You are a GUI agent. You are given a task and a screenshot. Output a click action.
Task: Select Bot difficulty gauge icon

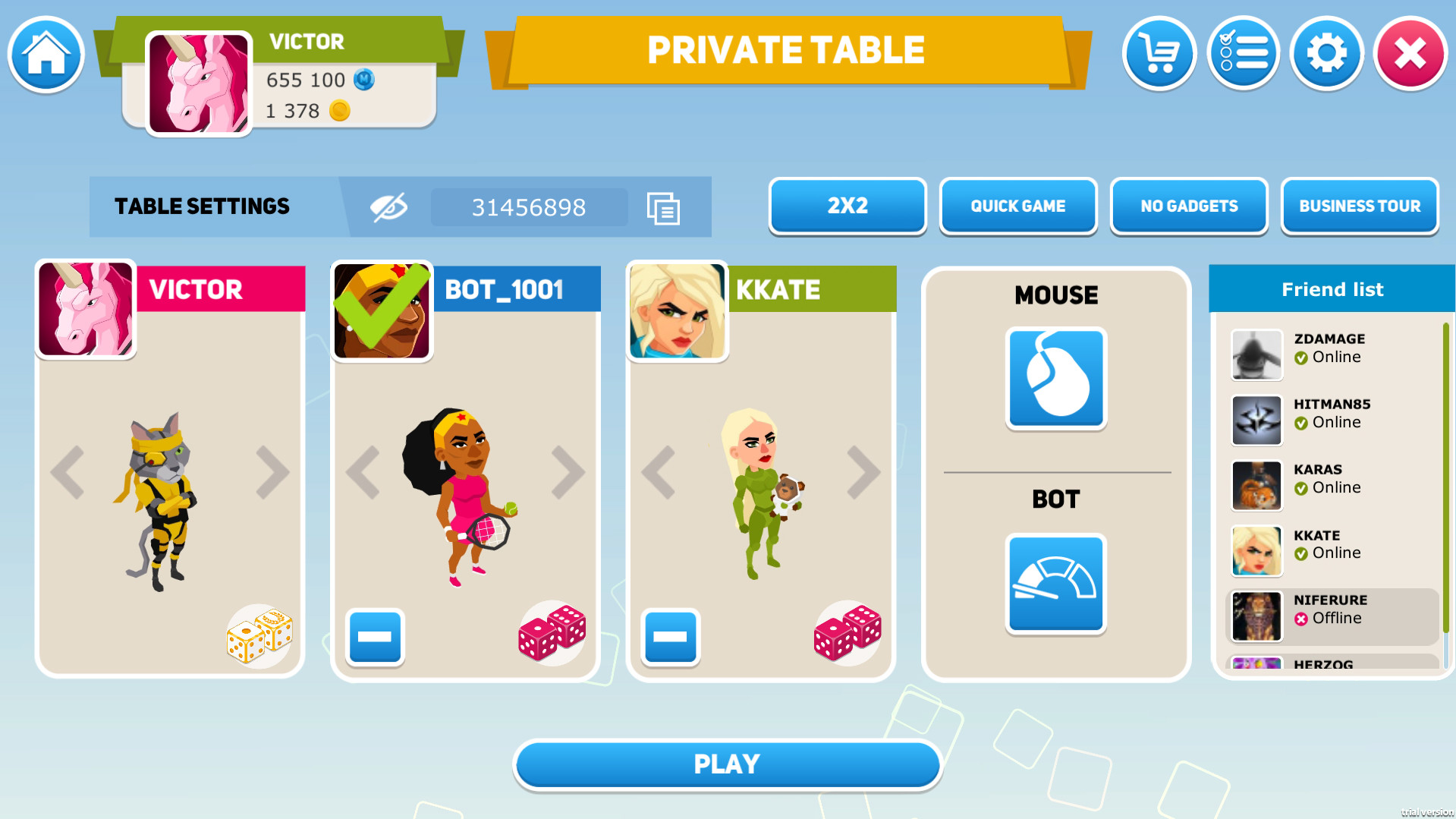[1055, 584]
